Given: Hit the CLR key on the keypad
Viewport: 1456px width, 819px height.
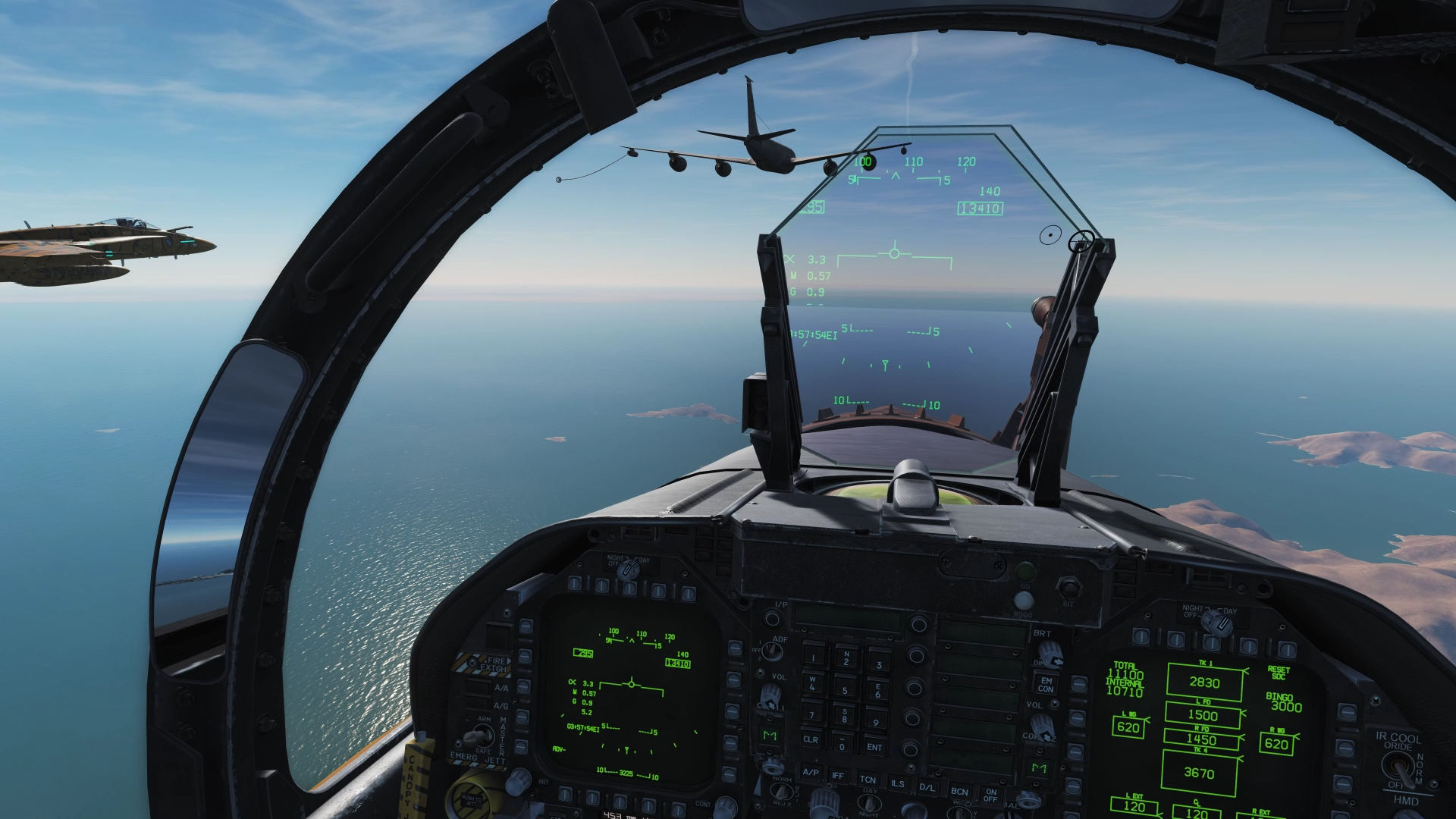Looking at the screenshot, I should coord(811,739).
